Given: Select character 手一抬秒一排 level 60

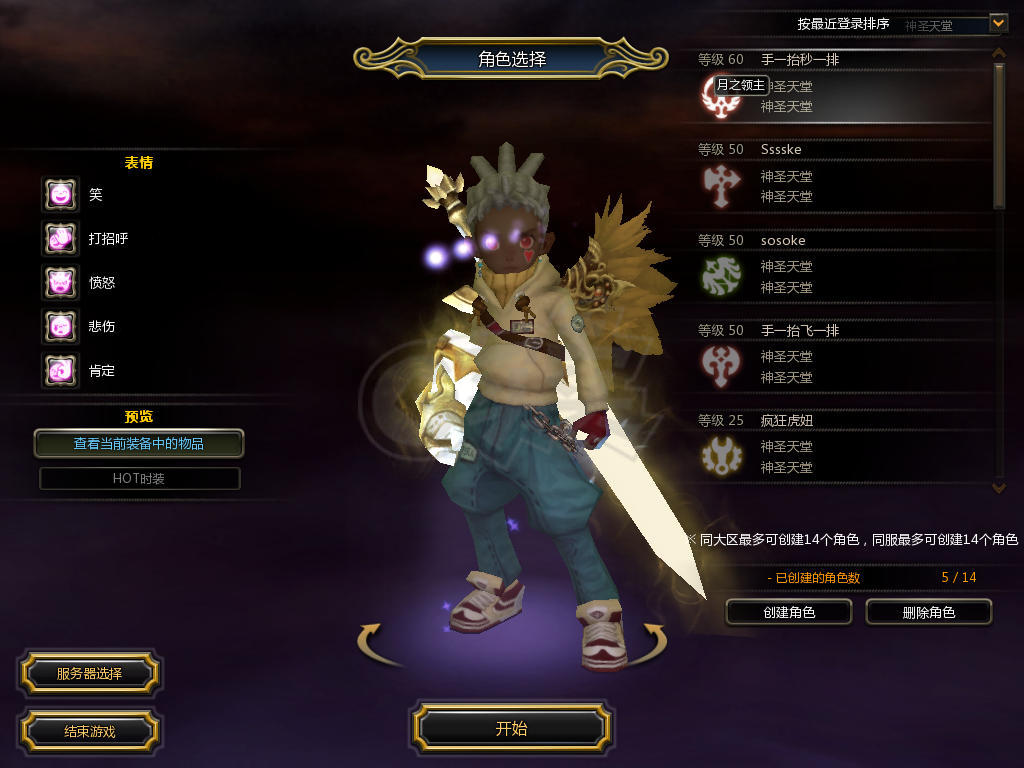Looking at the screenshot, I should 840,88.
